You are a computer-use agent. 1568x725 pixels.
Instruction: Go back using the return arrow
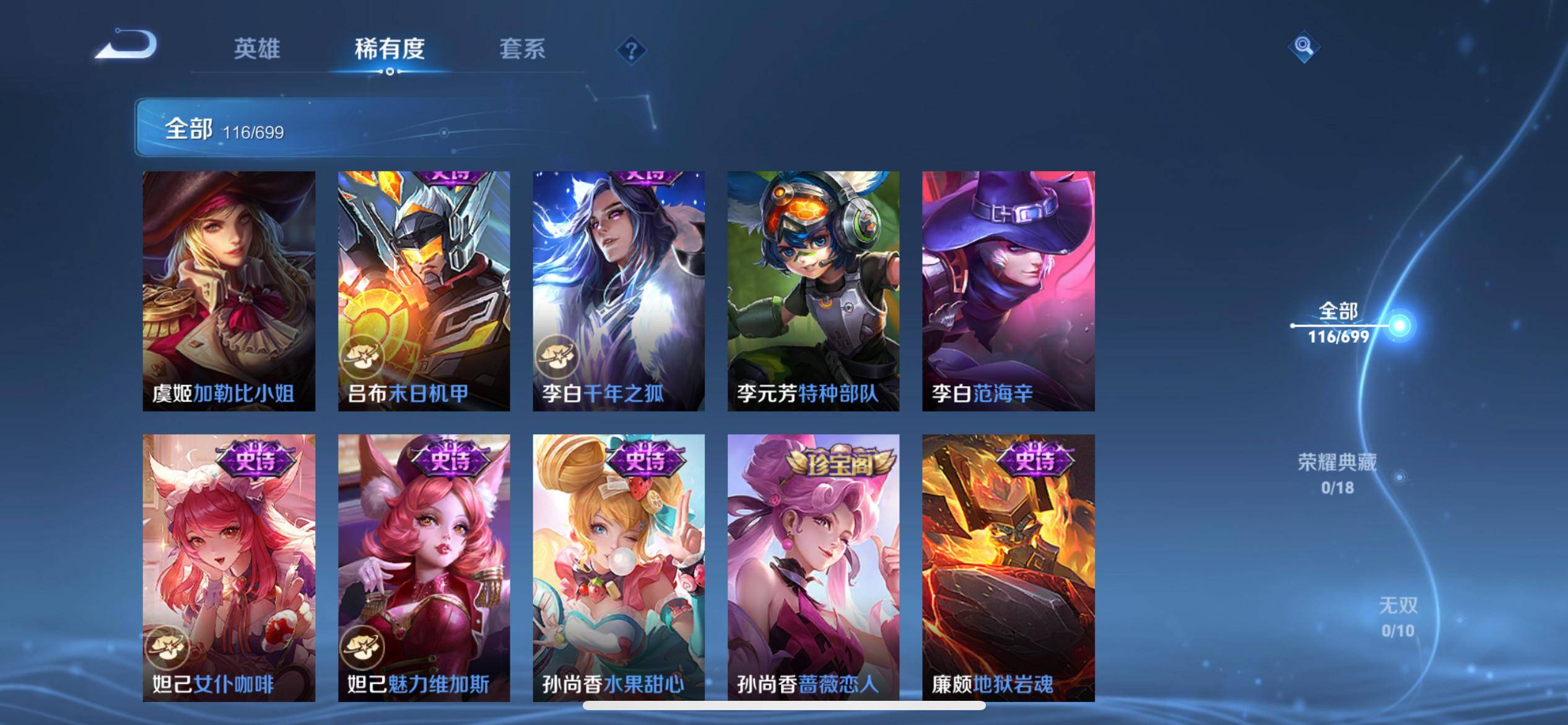(x=127, y=45)
